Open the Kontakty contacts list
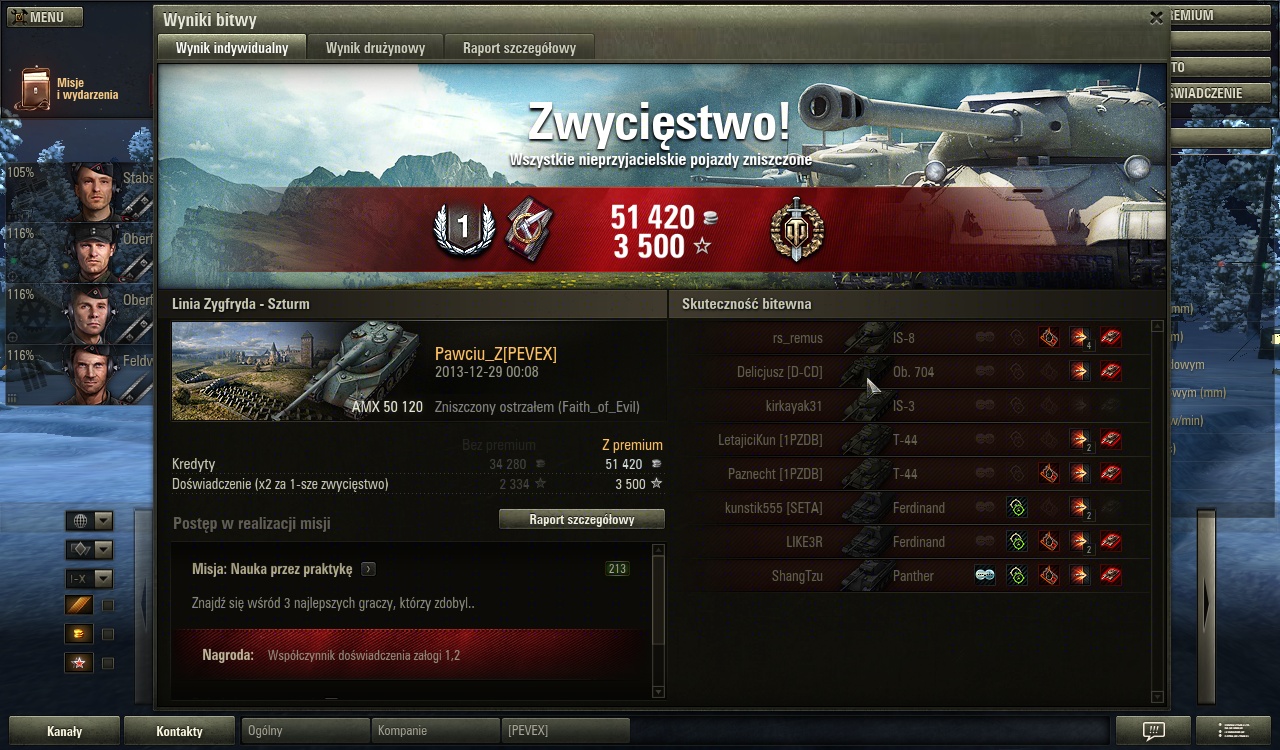 point(179,731)
